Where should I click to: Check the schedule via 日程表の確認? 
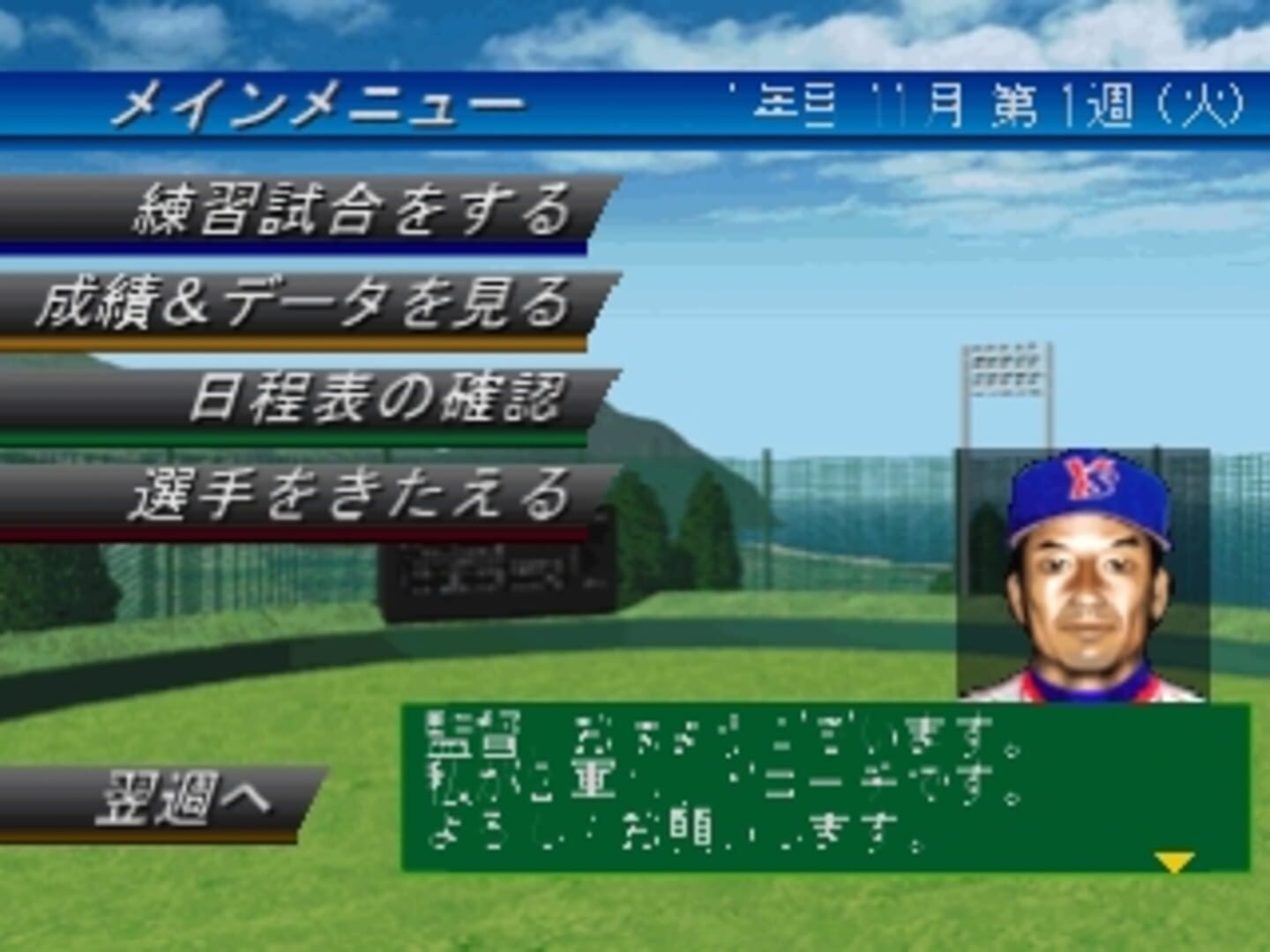point(379,395)
